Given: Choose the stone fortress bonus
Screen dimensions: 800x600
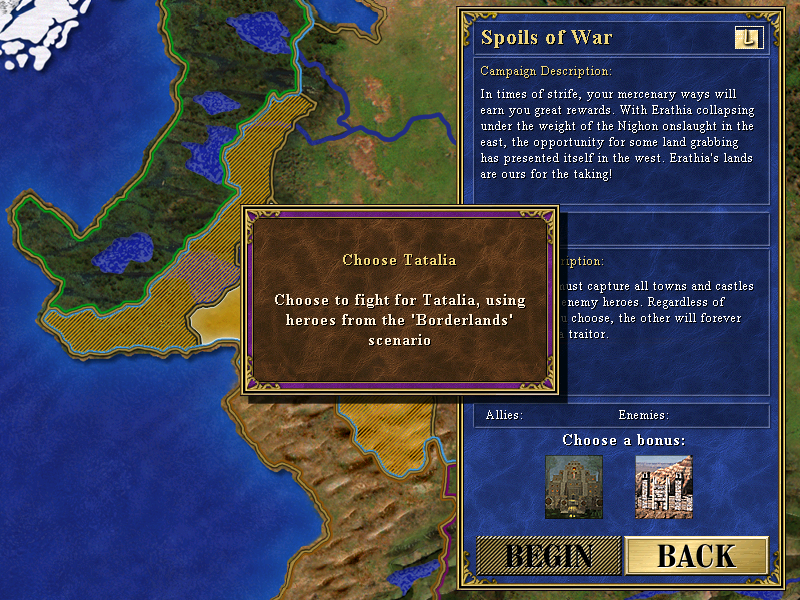Looking at the screenshot, I should click(663, 487).
